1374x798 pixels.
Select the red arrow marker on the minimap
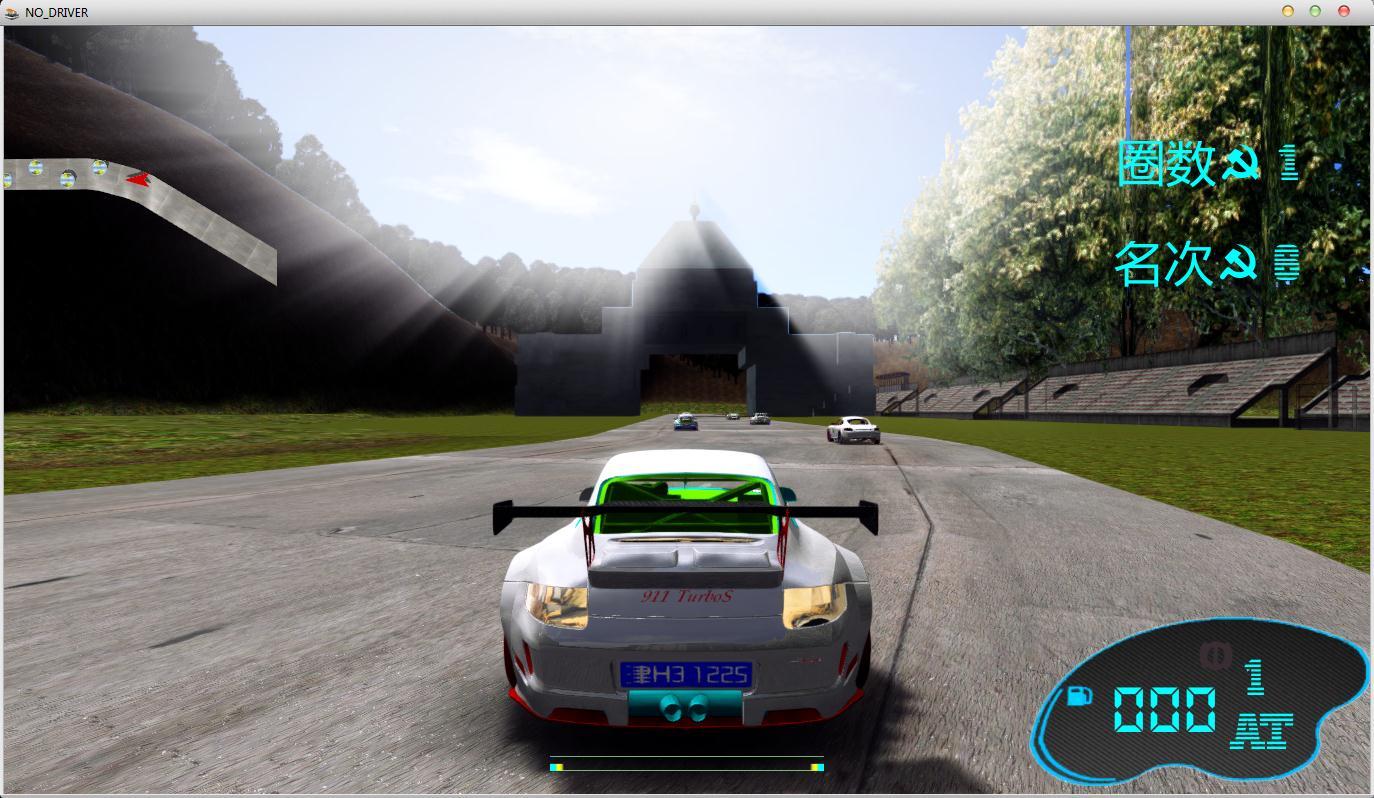(138, 180)
